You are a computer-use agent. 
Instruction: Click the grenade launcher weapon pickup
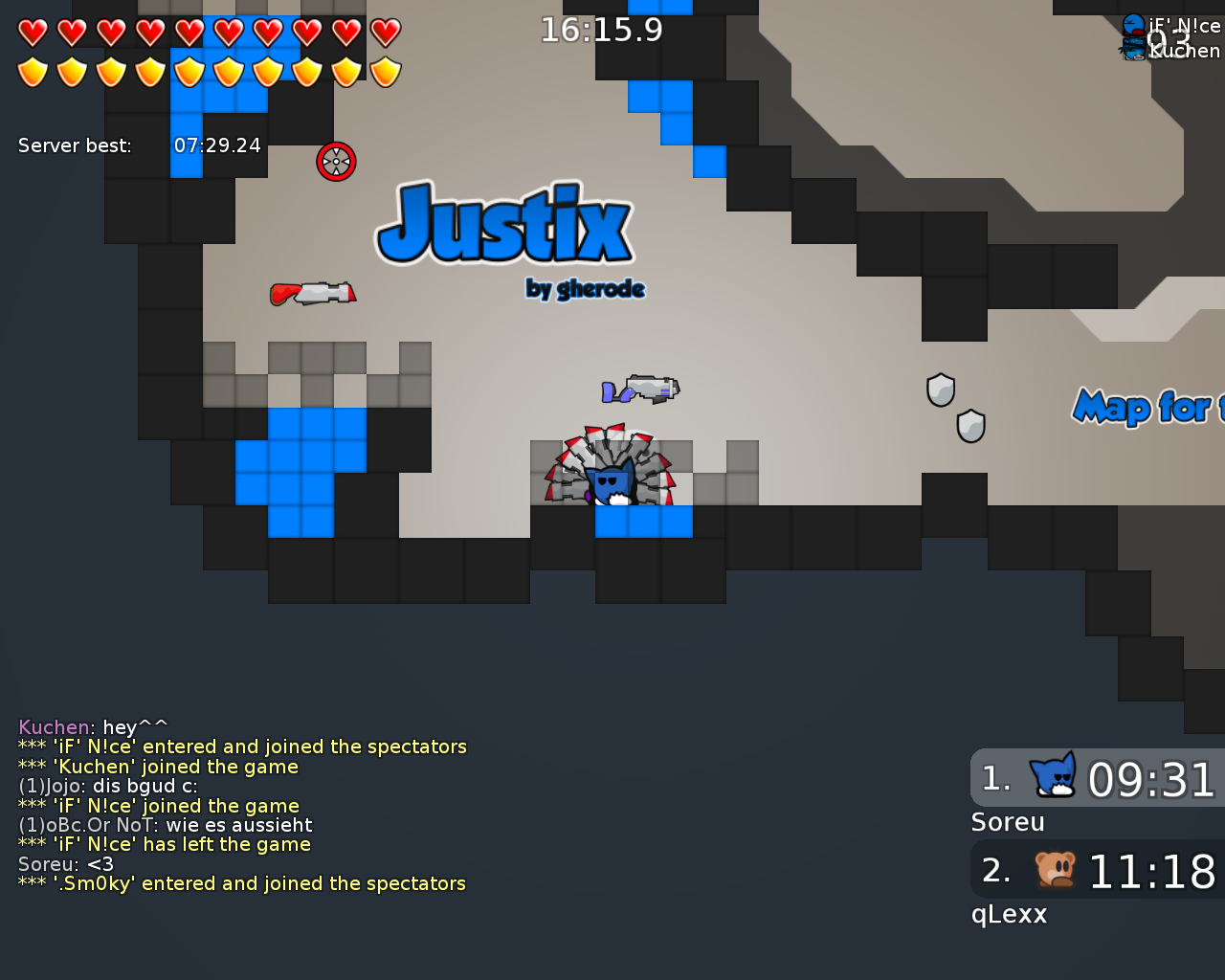tap(311, 292)
